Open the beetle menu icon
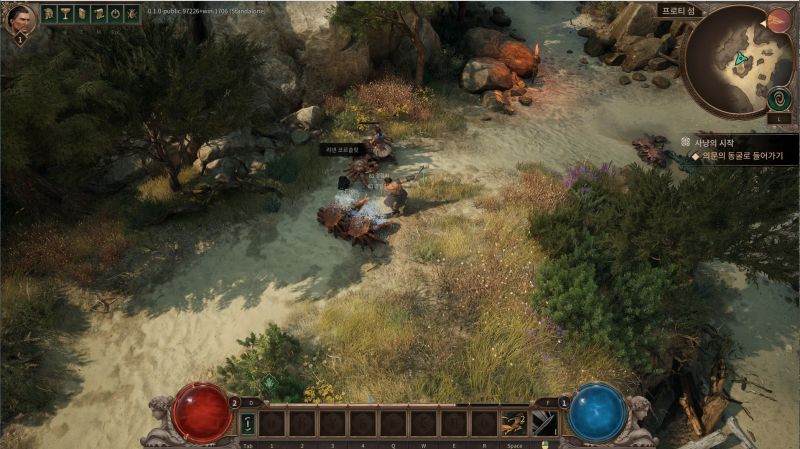This screenshot has height=449, width=800. click(133, 14)
